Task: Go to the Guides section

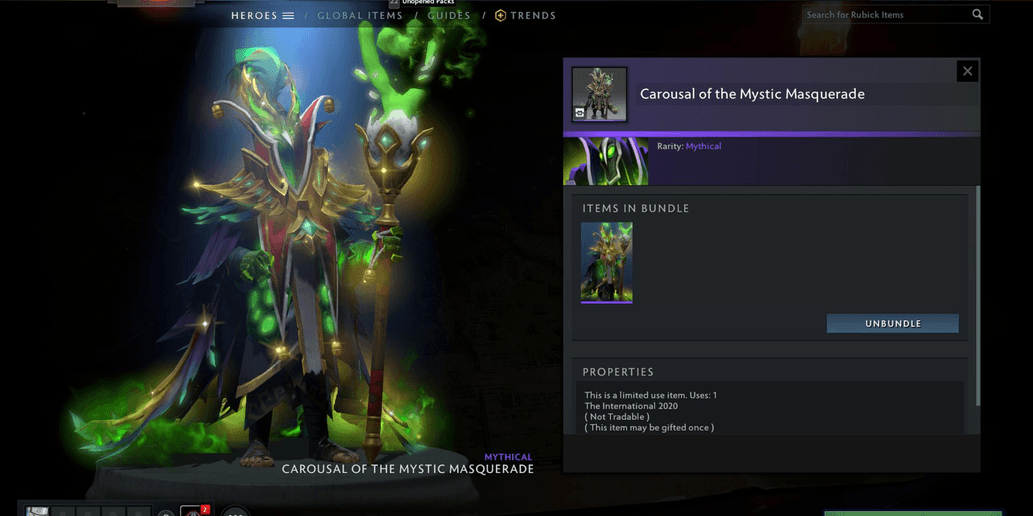Action: [x=449, y=16]
